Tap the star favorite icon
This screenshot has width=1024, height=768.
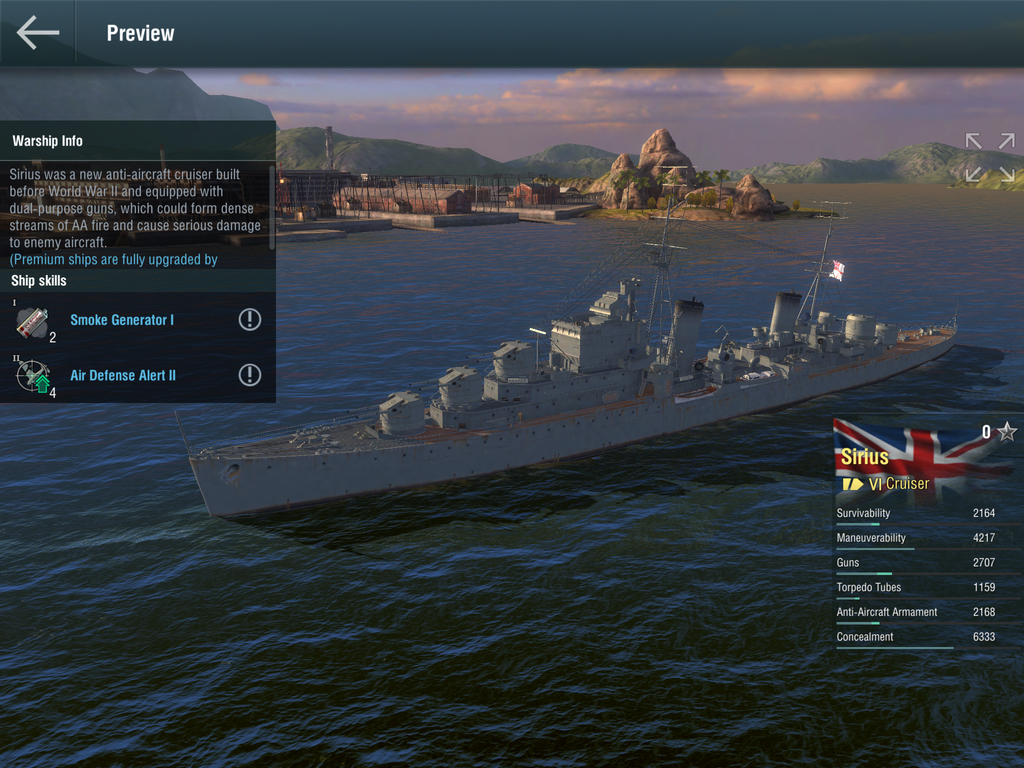tap(1007, 432)
